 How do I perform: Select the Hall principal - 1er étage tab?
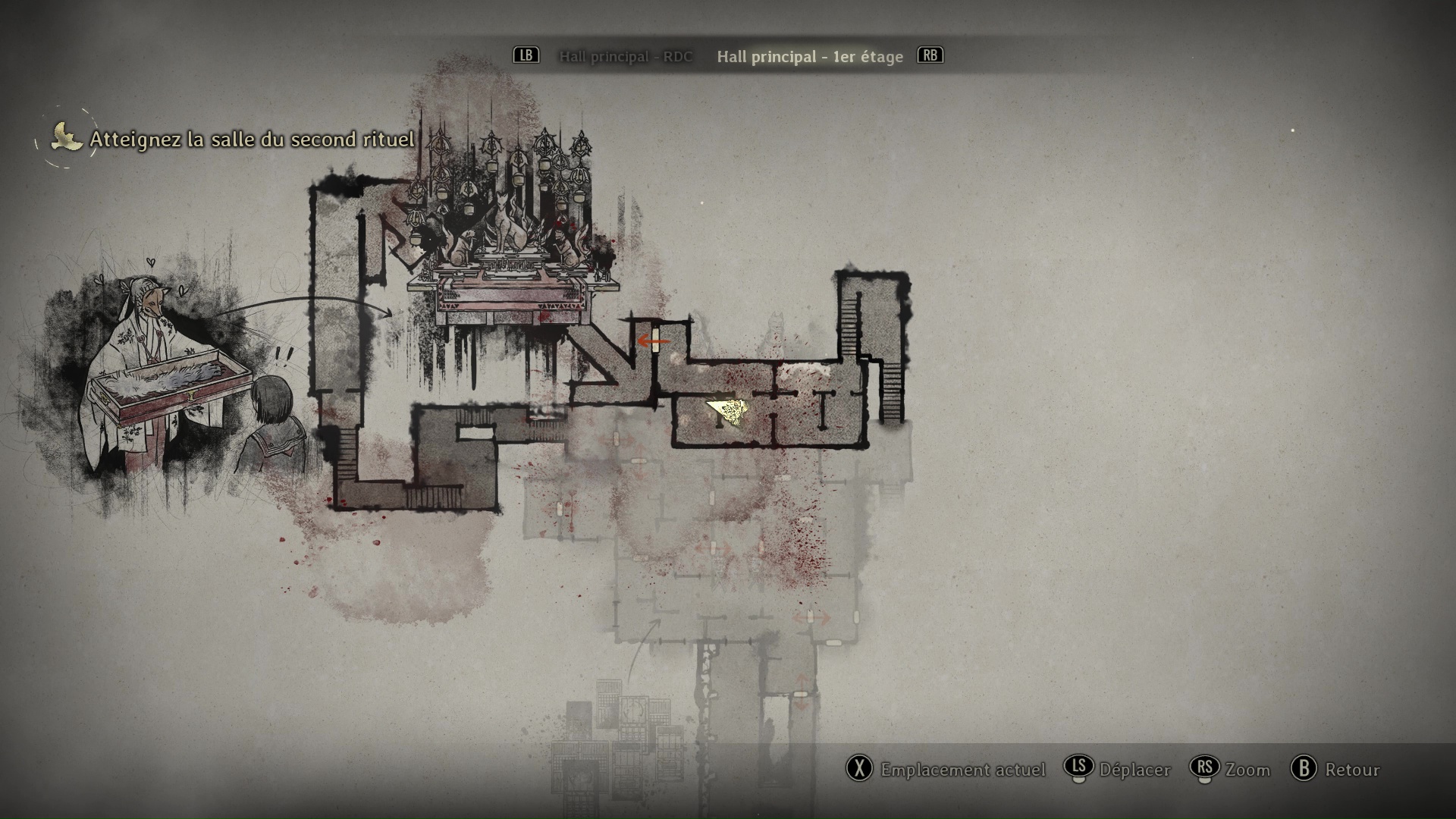pos(810,57)
